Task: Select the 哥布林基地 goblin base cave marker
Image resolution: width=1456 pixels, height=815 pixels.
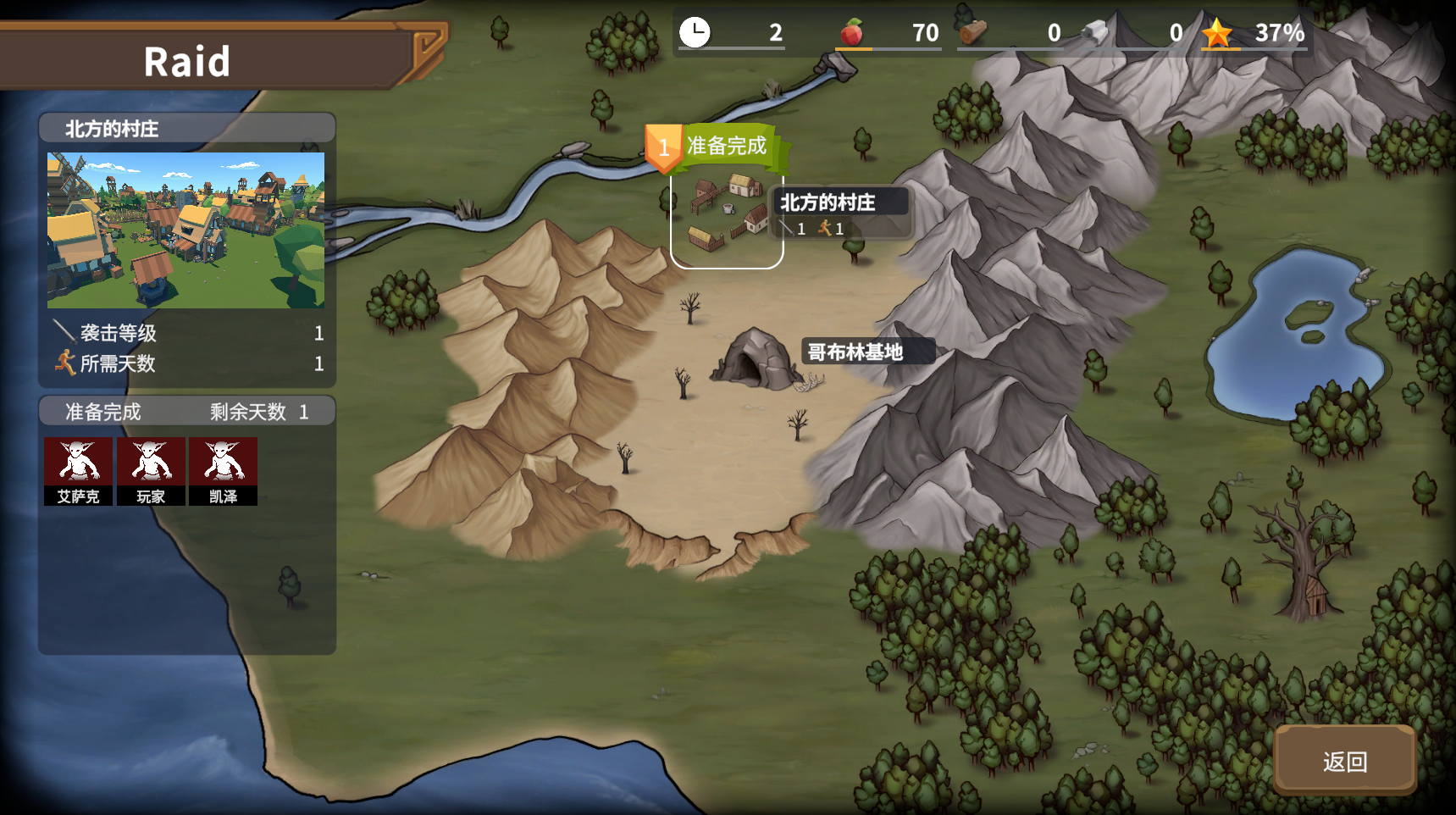Action: pyautogui.click(x=755, y=359)
